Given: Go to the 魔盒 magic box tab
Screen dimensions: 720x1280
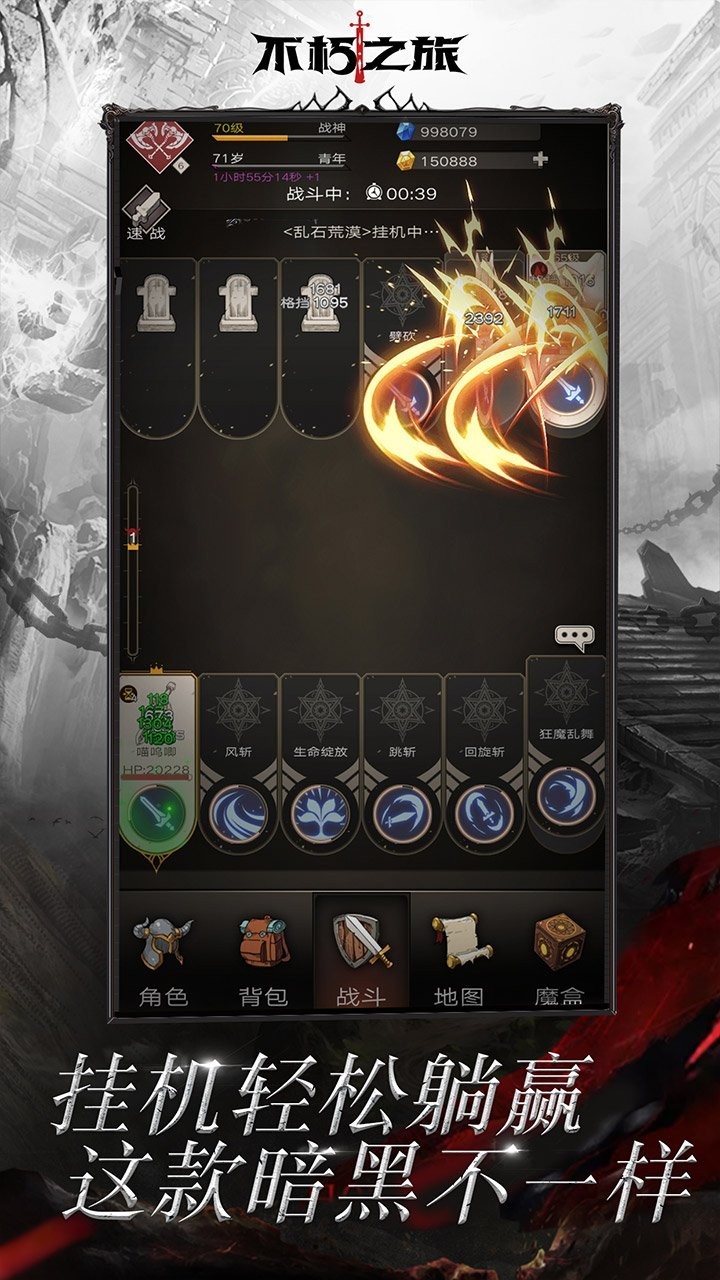Looking at the screenshot, I should [558, 957].
